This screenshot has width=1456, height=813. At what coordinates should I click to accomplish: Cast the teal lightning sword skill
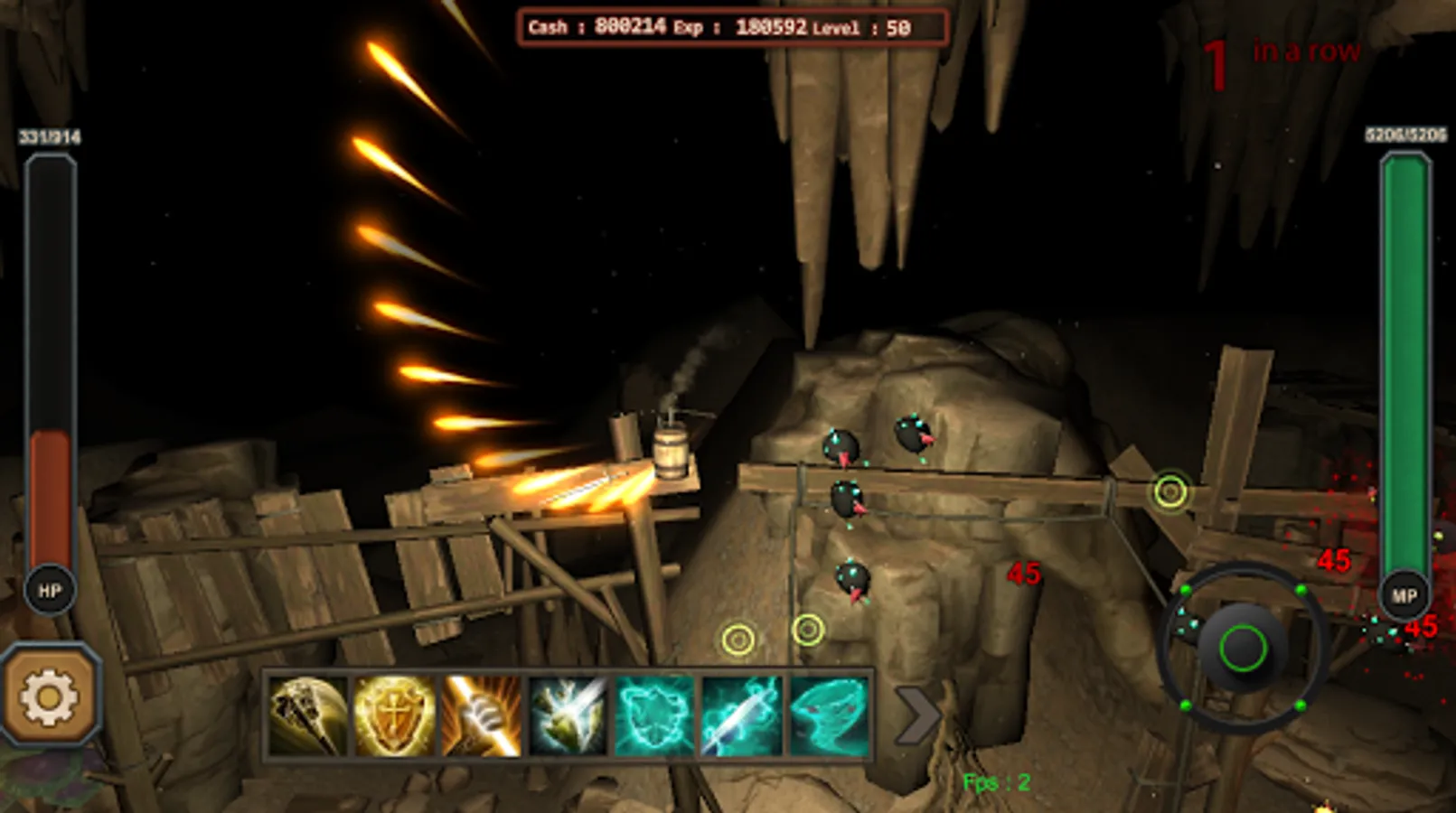742,716
